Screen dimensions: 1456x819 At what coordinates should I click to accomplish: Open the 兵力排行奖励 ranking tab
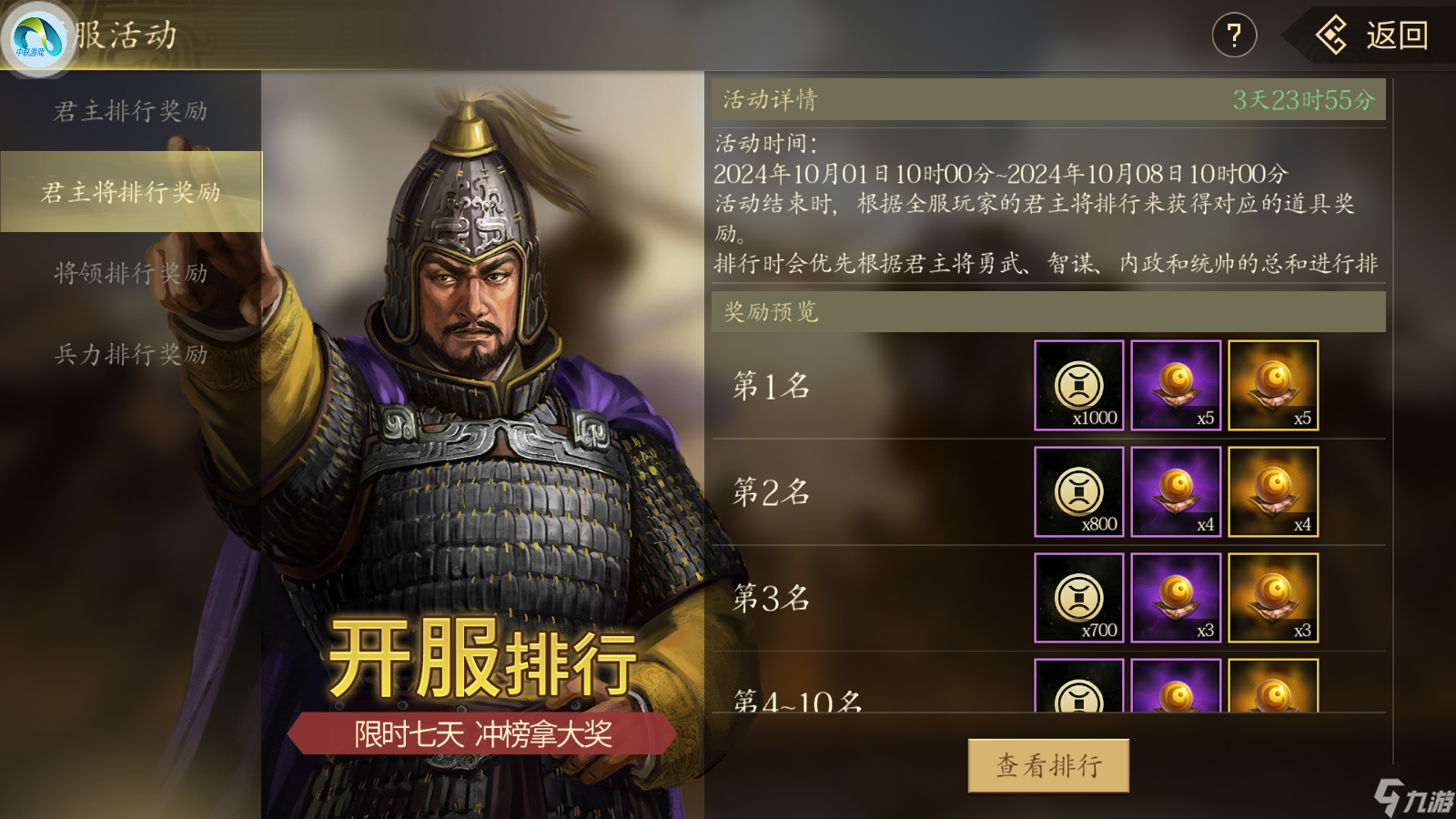pos(130,351)
